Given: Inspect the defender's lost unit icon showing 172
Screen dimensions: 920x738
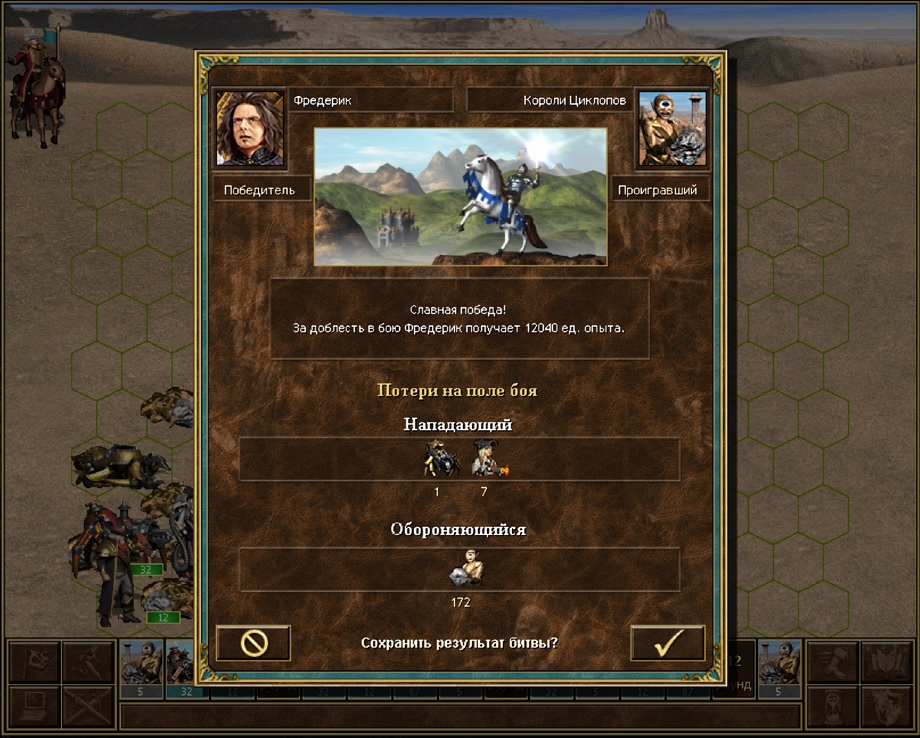Looking at the screenshot, I should tap(460, 570).
